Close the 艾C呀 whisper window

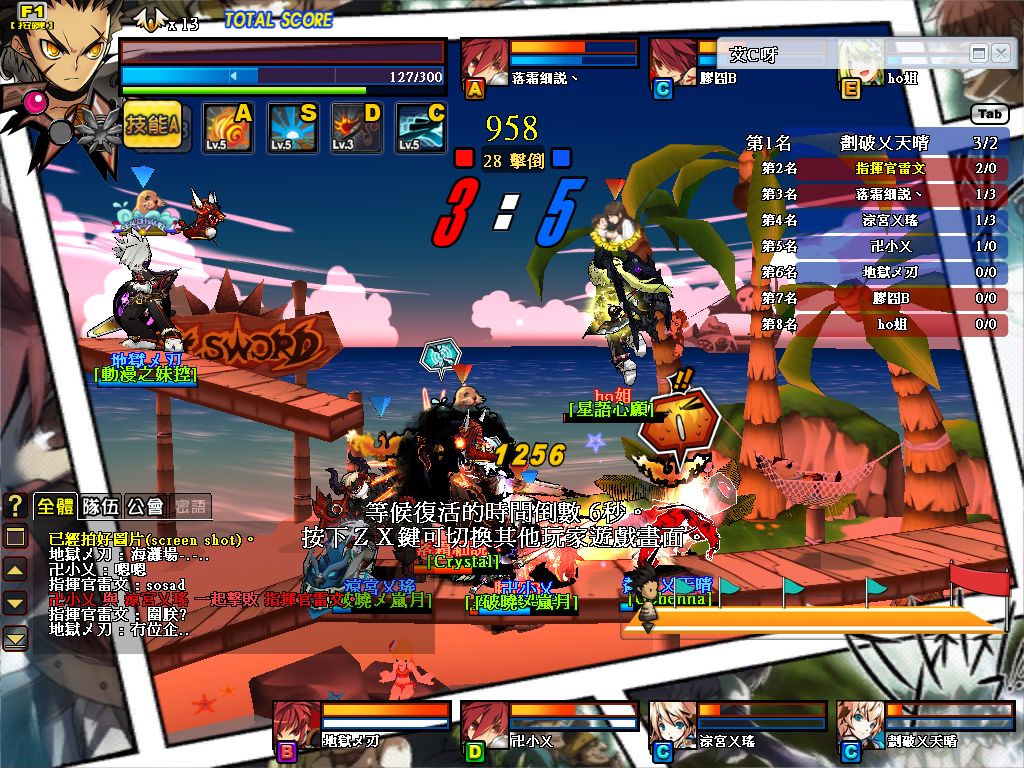[x=1000, y=53]
